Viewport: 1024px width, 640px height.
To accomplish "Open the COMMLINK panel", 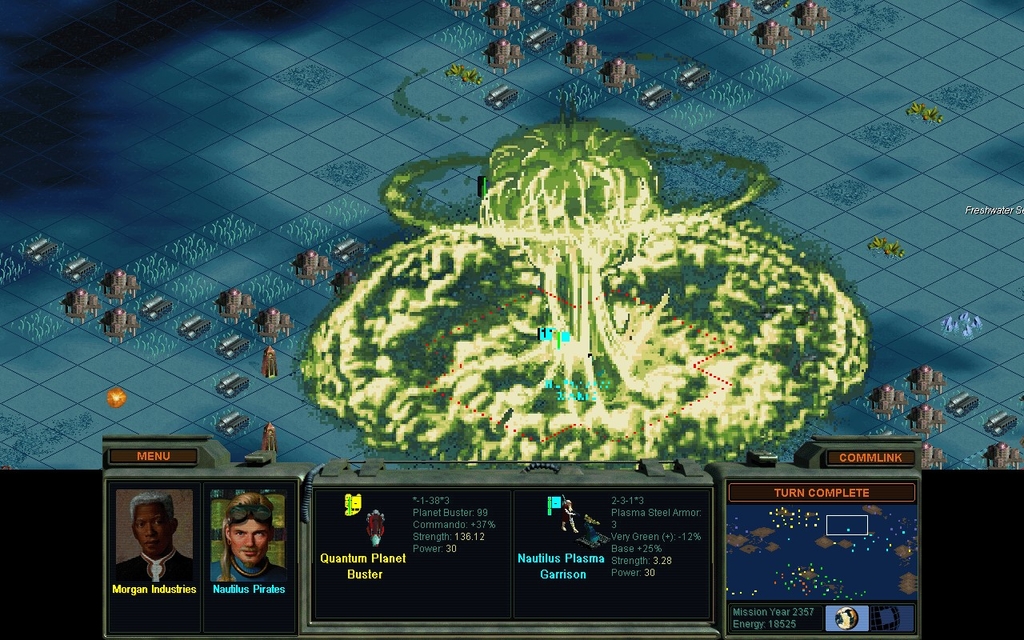I will (x=870, y=457).
